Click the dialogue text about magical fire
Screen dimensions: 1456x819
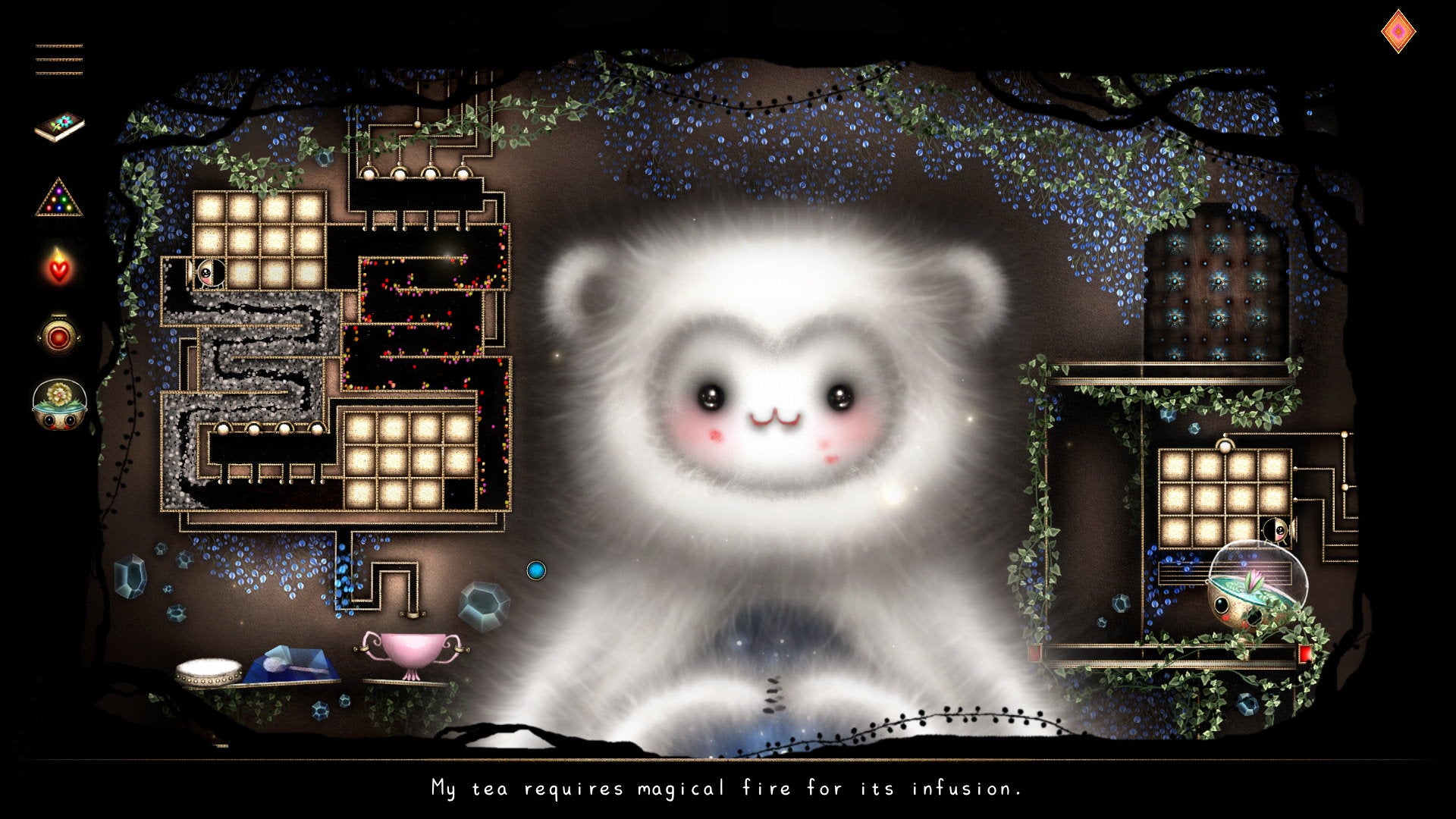pyautogui.click(x=728, y=789)
